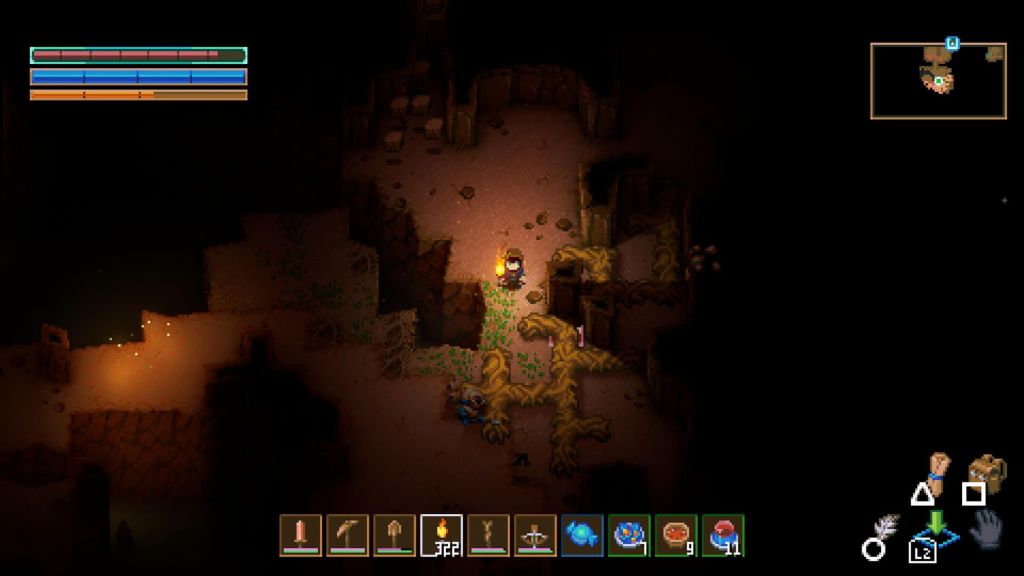Open the backpack inventory icon

point(987,470)
